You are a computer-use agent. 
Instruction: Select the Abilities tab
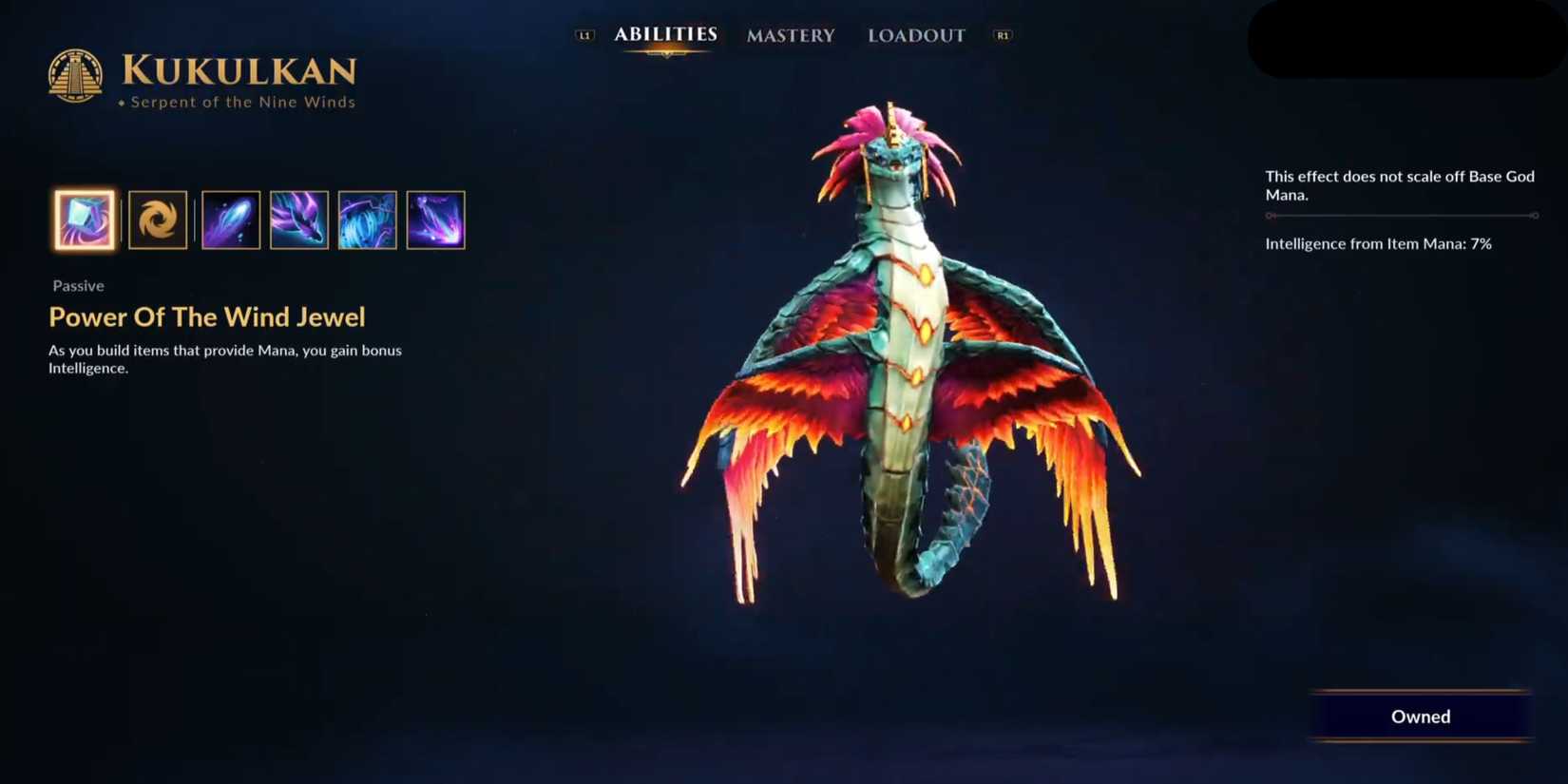click(x=665, y=33)
